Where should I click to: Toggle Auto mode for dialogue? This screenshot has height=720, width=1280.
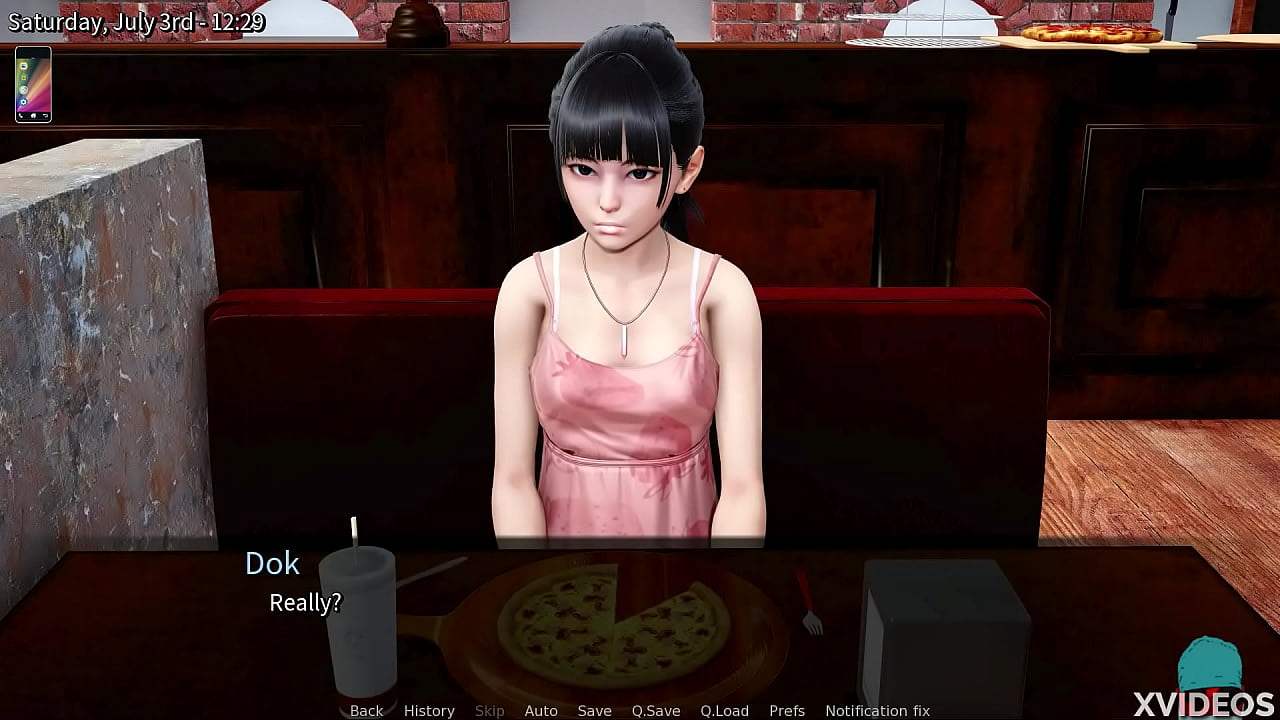point(541,710)
